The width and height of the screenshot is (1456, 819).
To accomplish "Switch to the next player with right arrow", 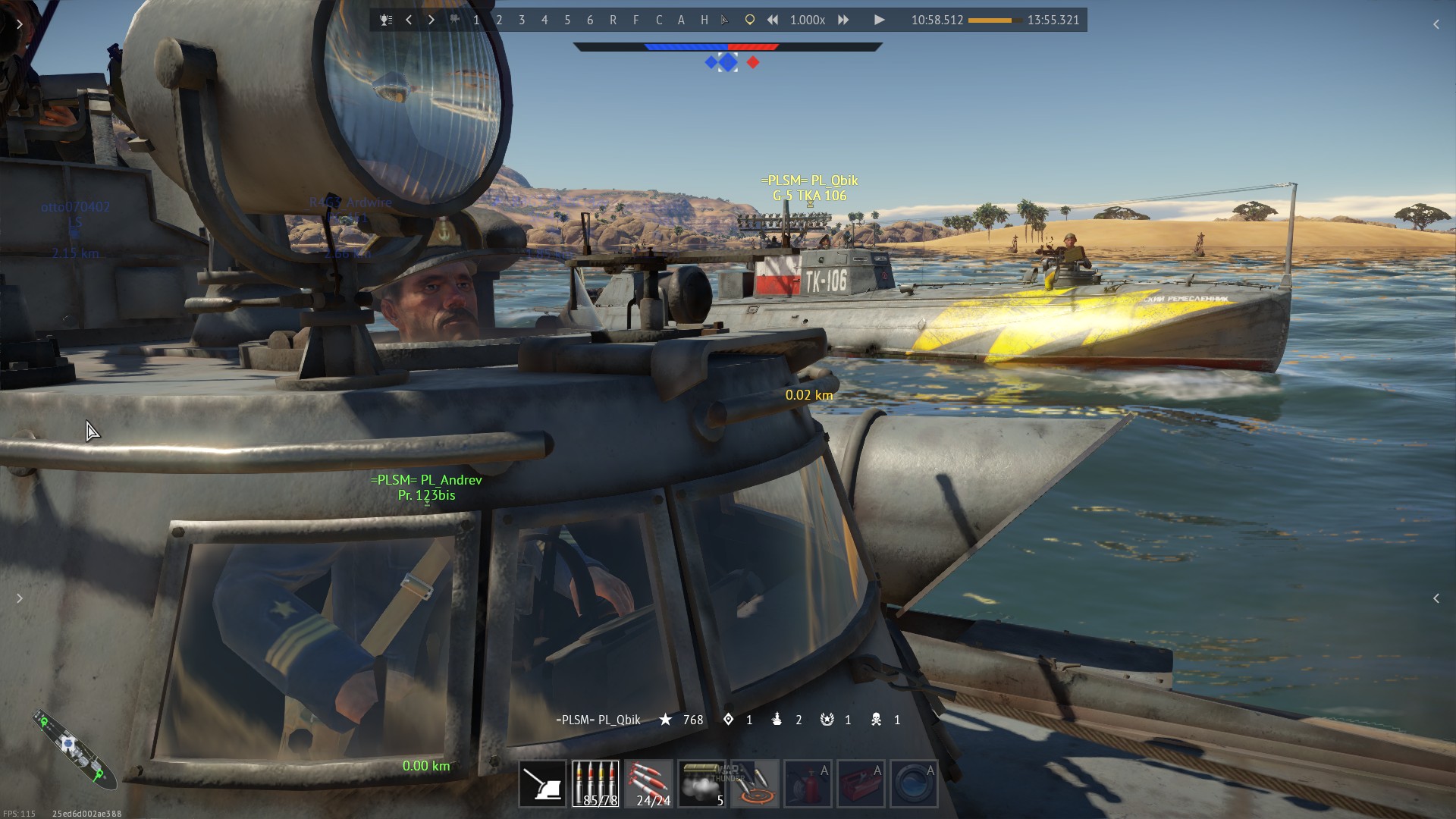I will click(431, 20).
